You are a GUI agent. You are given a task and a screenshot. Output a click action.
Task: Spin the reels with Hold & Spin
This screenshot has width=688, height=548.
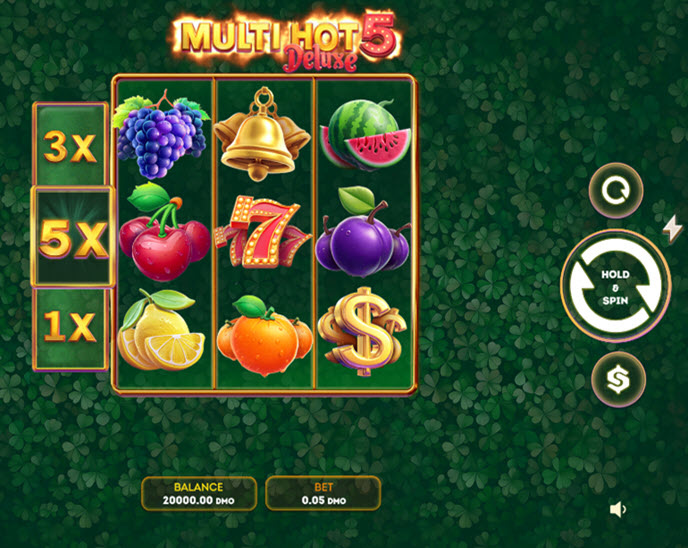615,286
